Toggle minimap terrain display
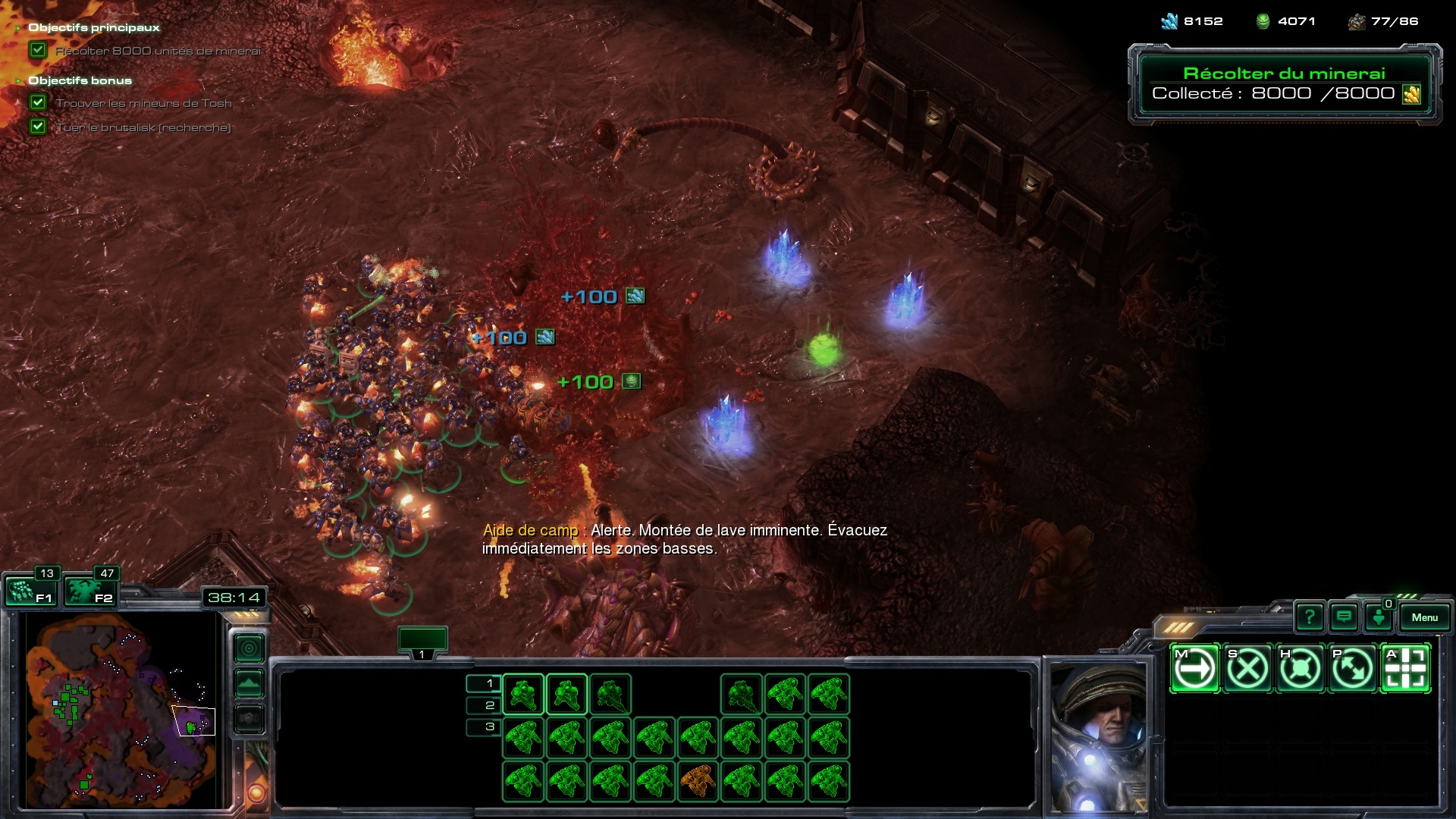This screenshot has height=819, width=1456. (x=249, y=683)
